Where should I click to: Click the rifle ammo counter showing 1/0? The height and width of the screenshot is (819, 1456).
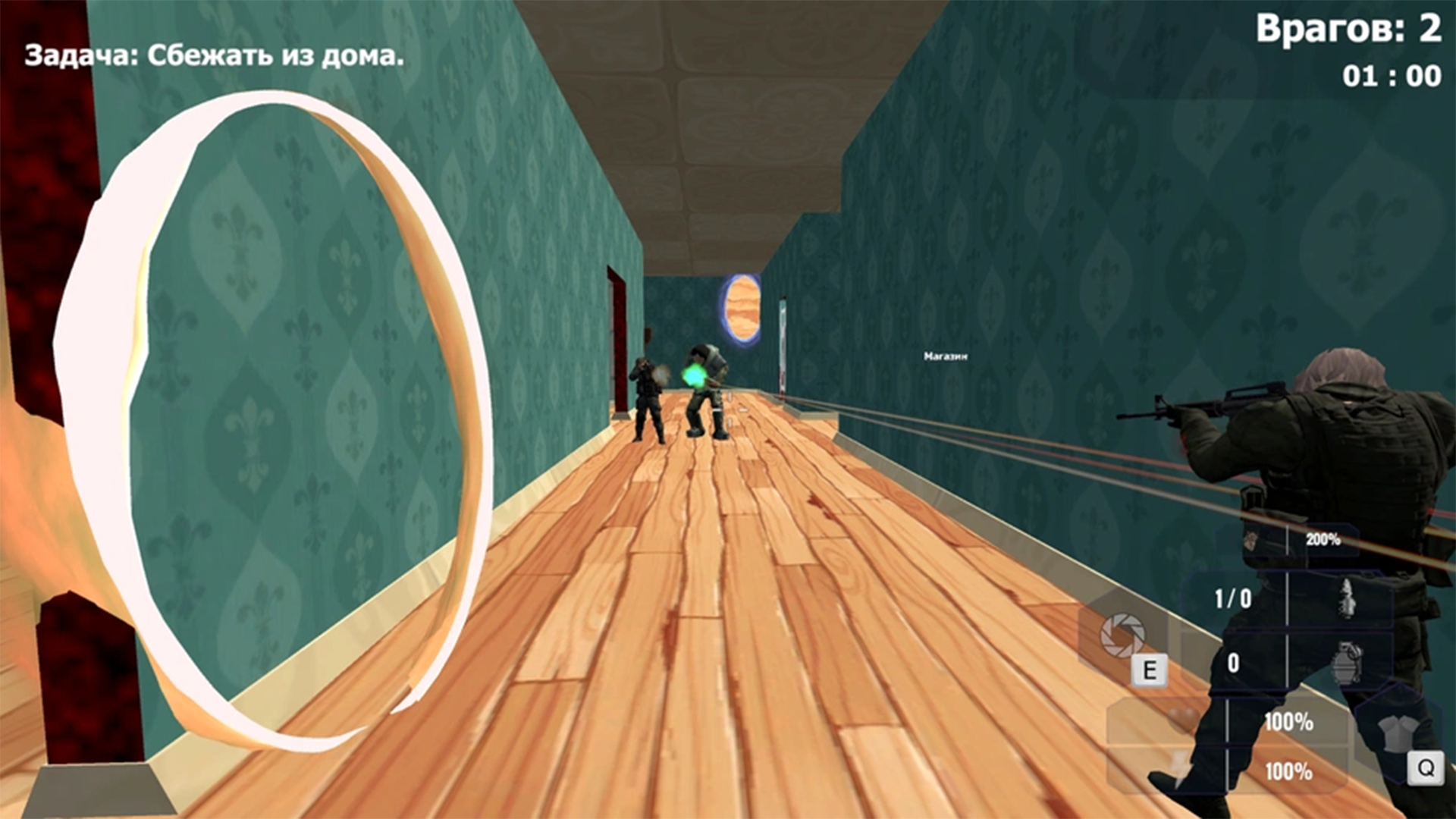point(1232,597)
